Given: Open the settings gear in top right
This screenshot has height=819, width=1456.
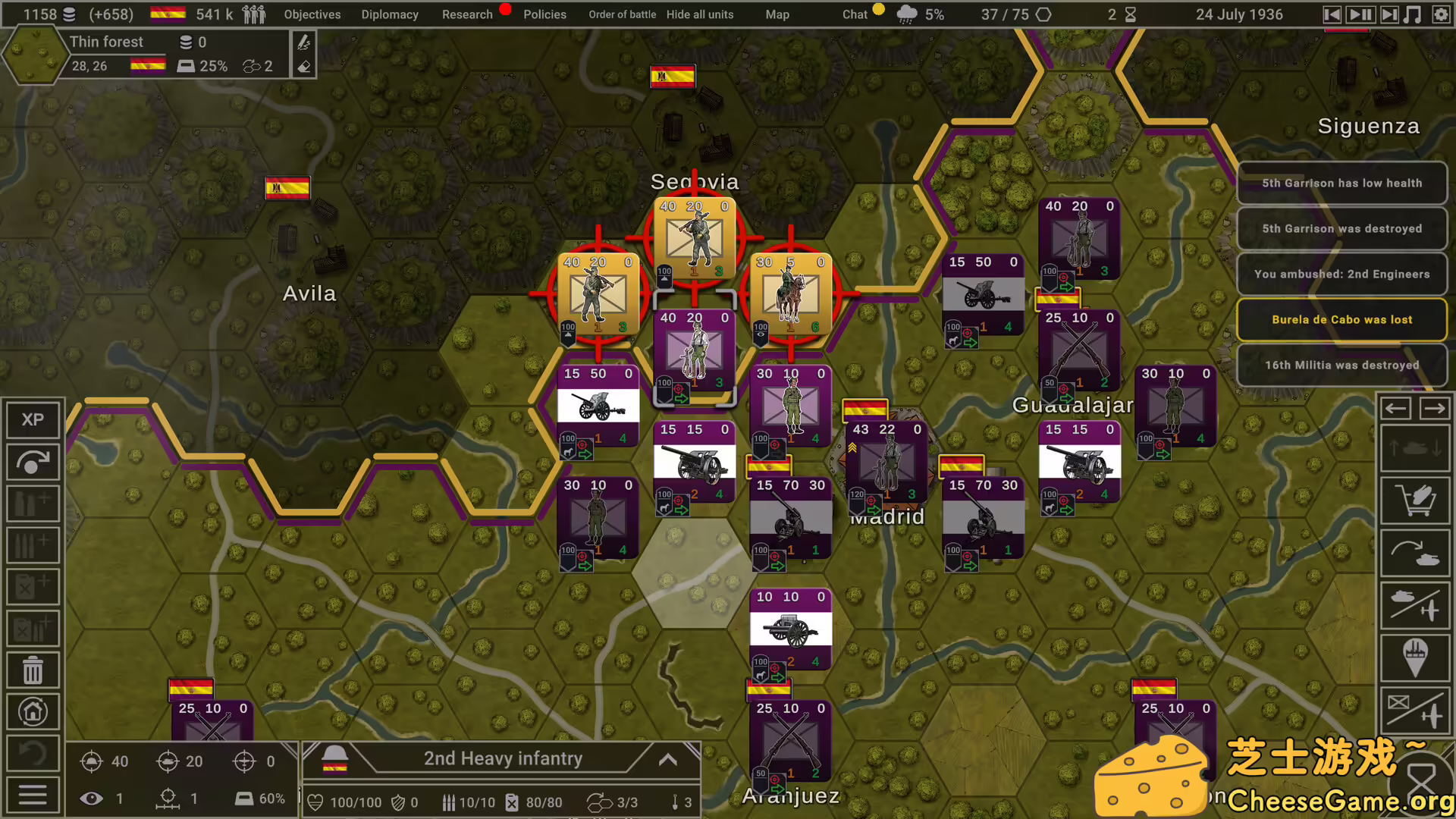Looking at the screenshot, I should [1440, 14].
